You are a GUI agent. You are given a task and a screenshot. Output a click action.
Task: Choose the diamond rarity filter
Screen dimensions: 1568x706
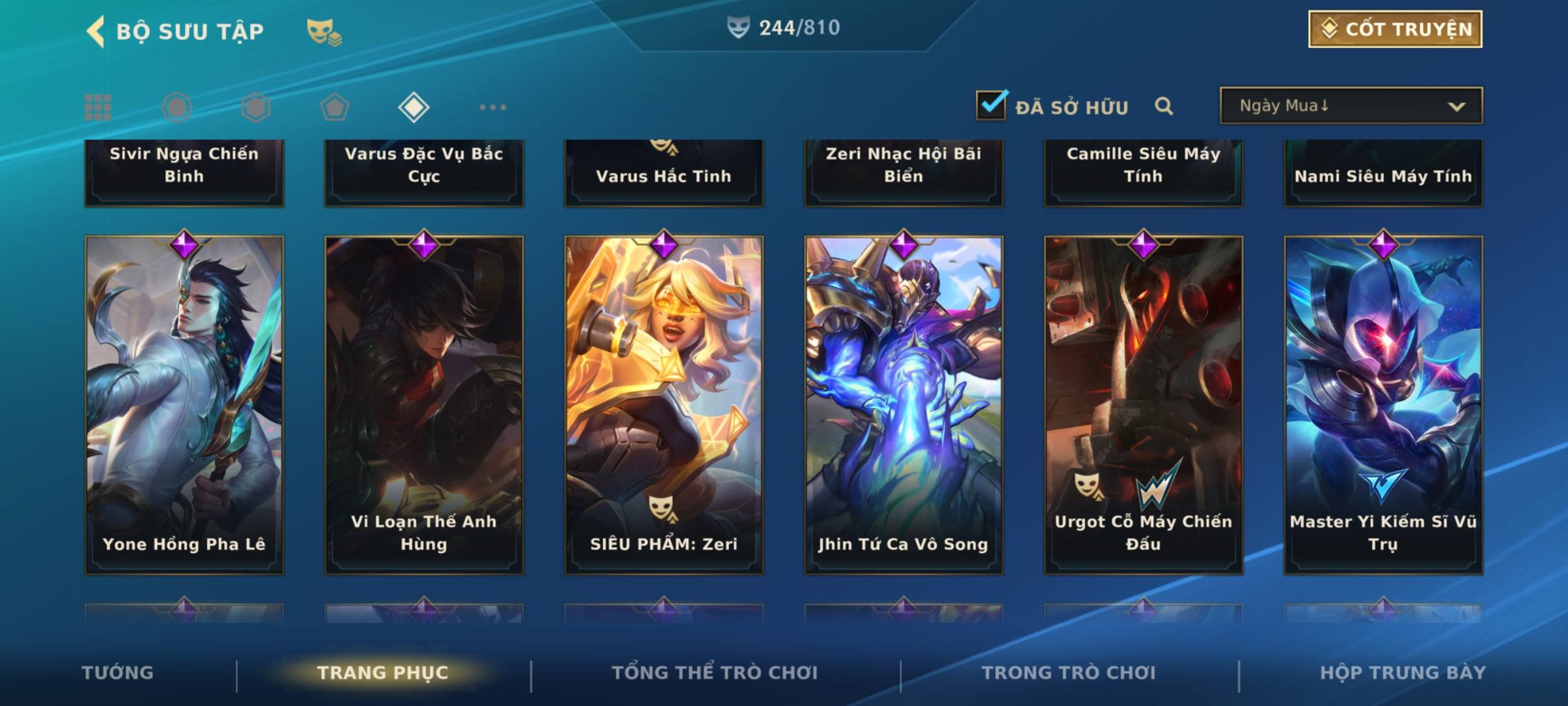click(414, 107)
